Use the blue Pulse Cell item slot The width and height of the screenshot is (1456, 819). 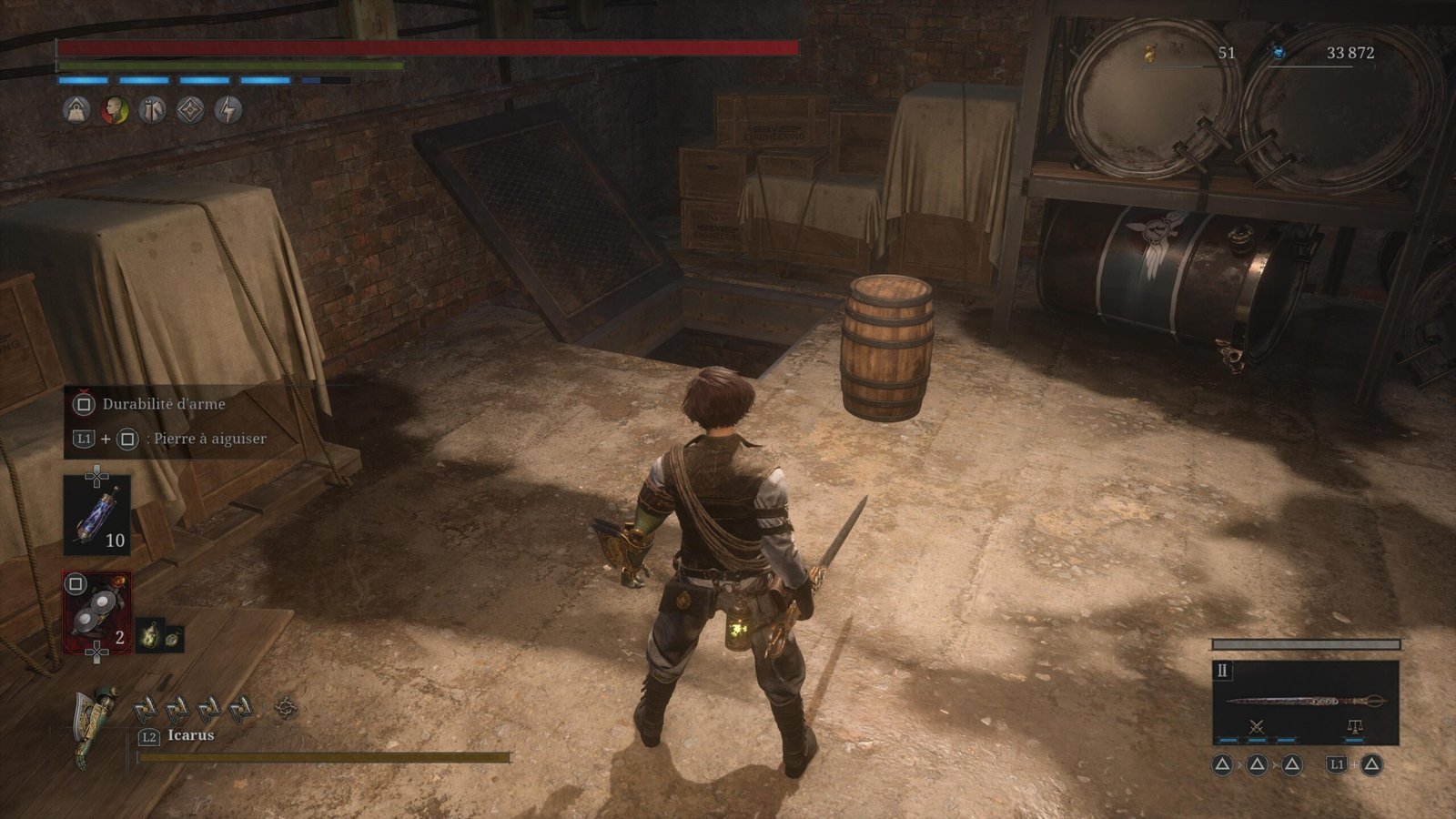96,515
